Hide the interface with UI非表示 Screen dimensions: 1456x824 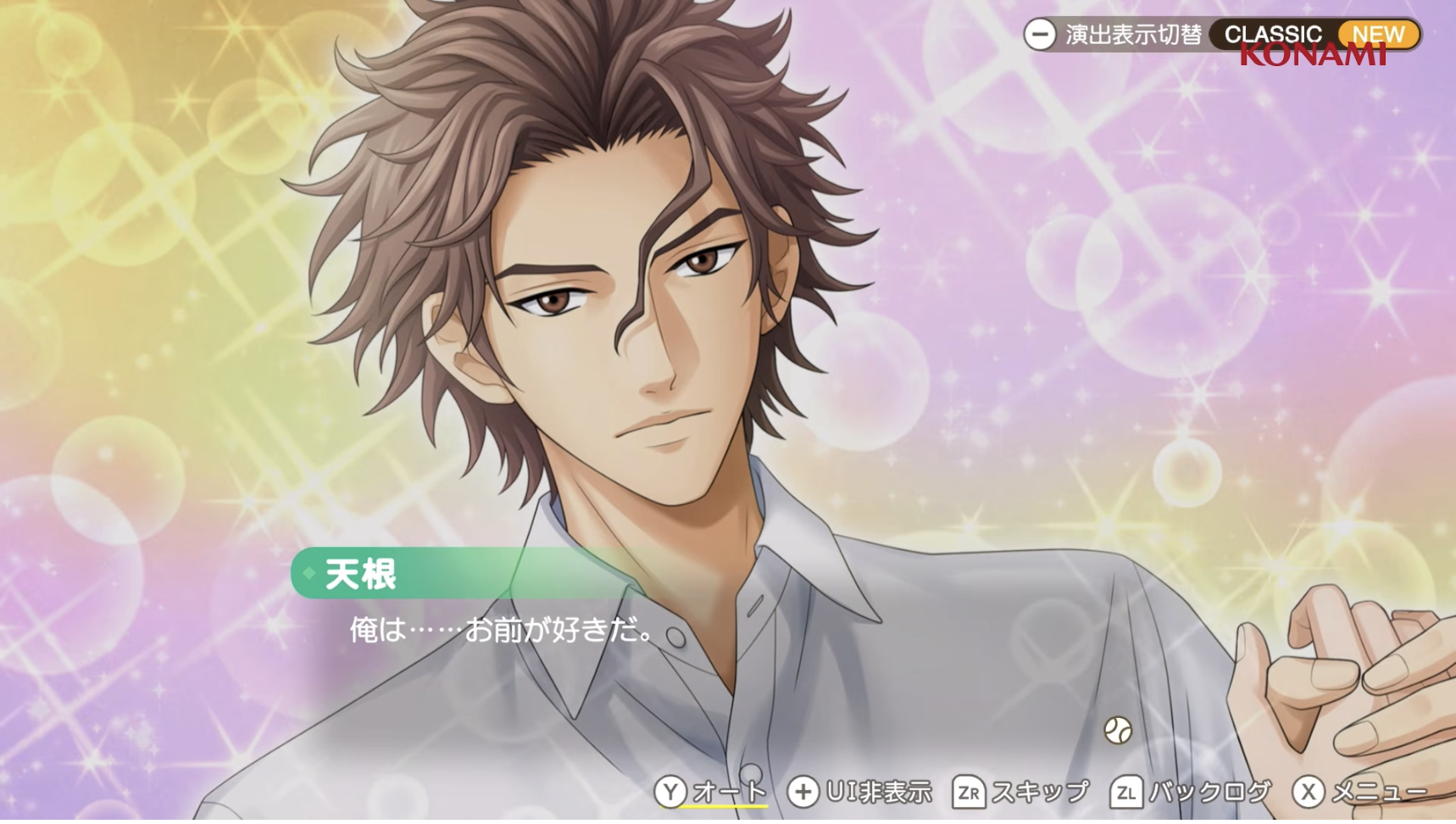pyautogui.click(x=859, y=792)
